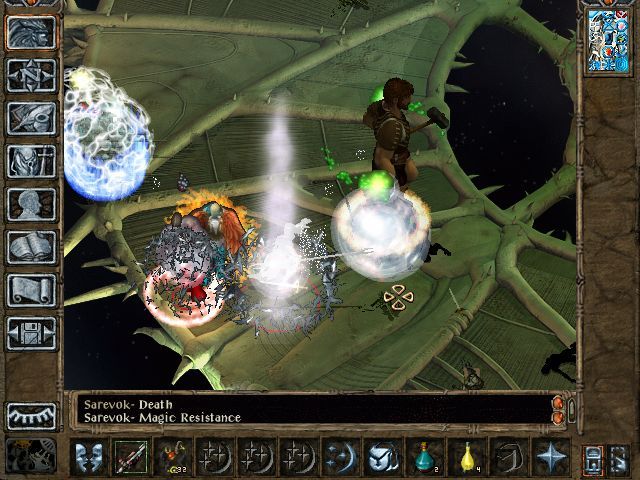This screenshot has width=640, height=480.
Task: Activate the rest eye button
Action: pyautogui.click(x=31, y=415)
